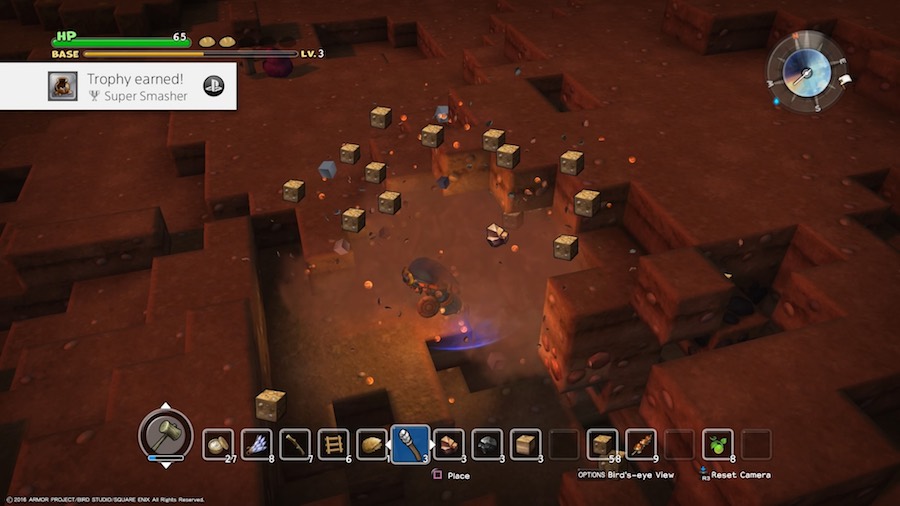Choose the meat skewer food slot
This screenshot has height=506, width=900.
coord(641,444)
